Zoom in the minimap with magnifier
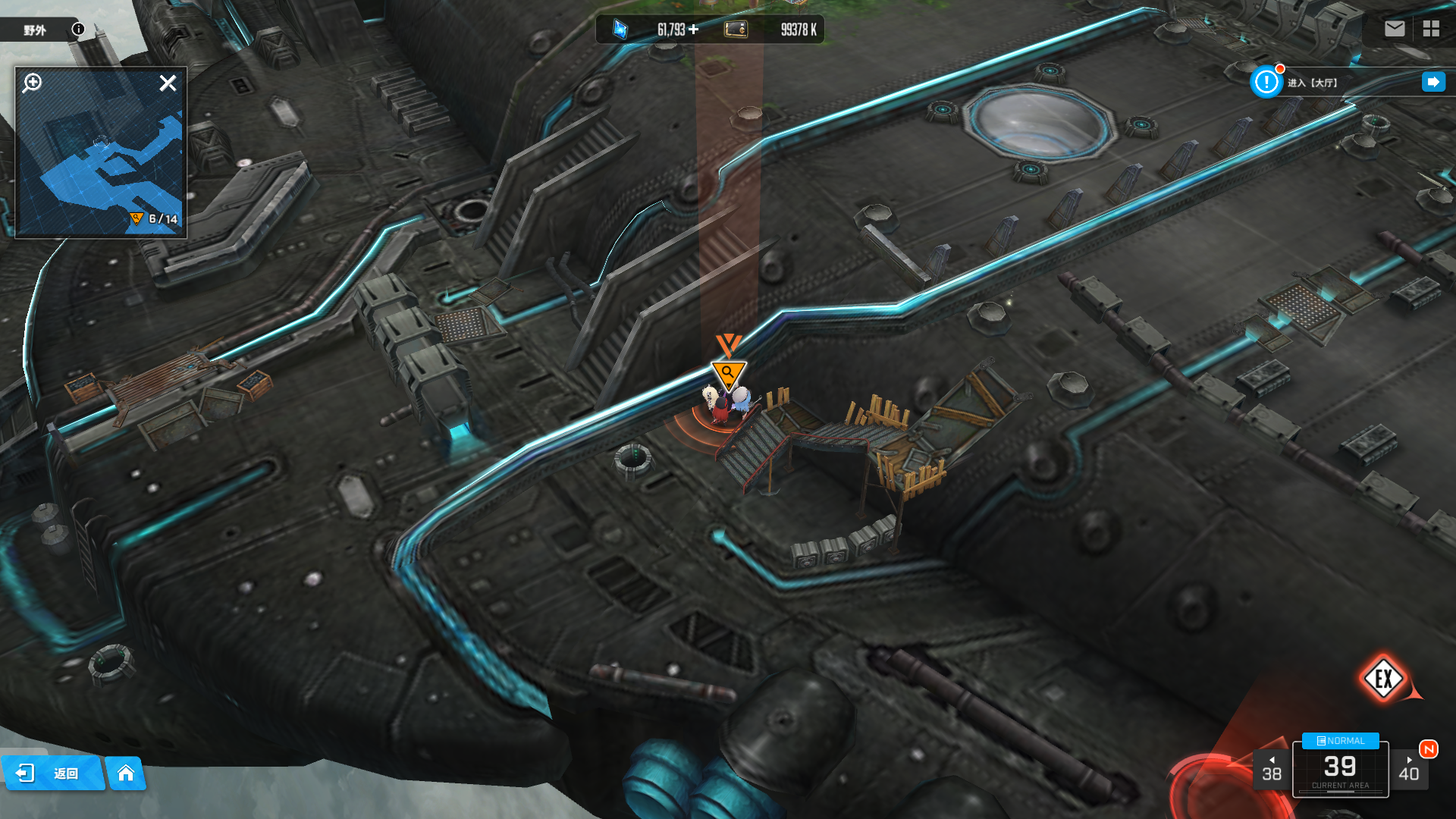1456x819 pixels. tap(32, 83)
